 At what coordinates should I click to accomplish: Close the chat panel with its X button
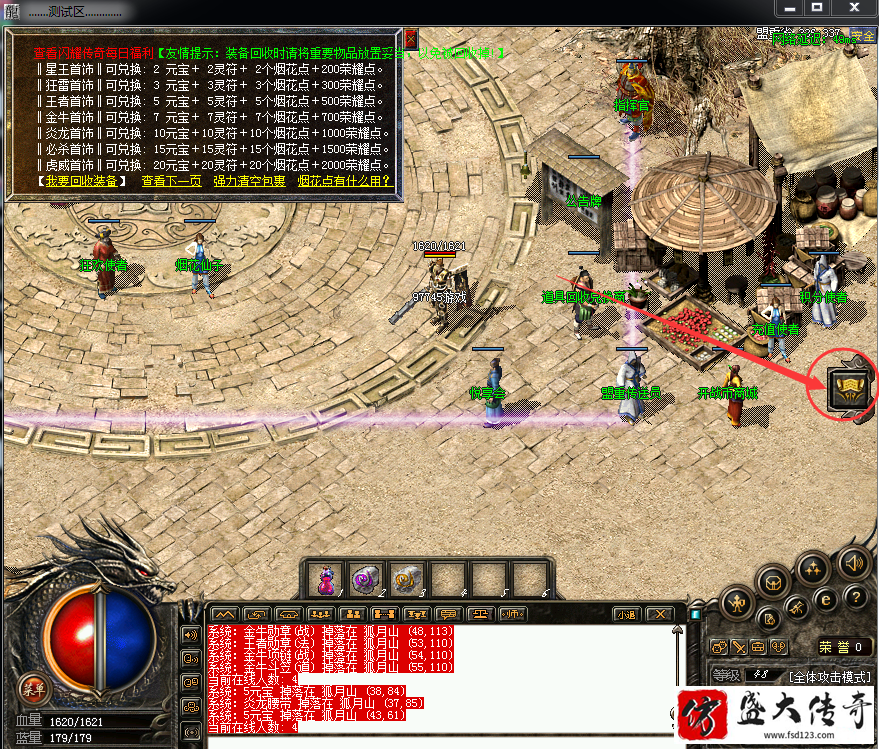click(x=658, y=614)
